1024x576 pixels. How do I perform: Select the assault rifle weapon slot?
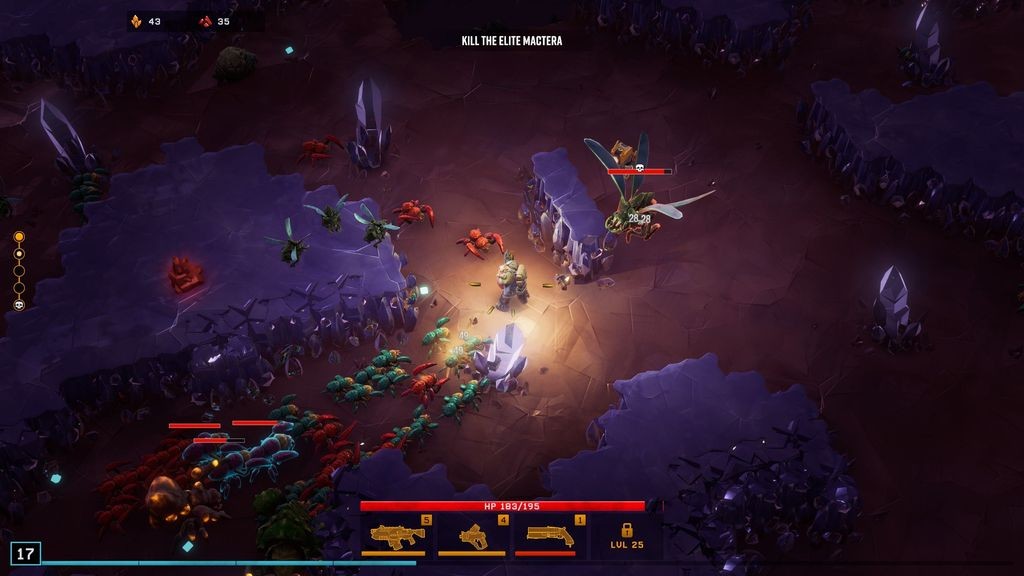pyautogui.click(x=397, y=536)
